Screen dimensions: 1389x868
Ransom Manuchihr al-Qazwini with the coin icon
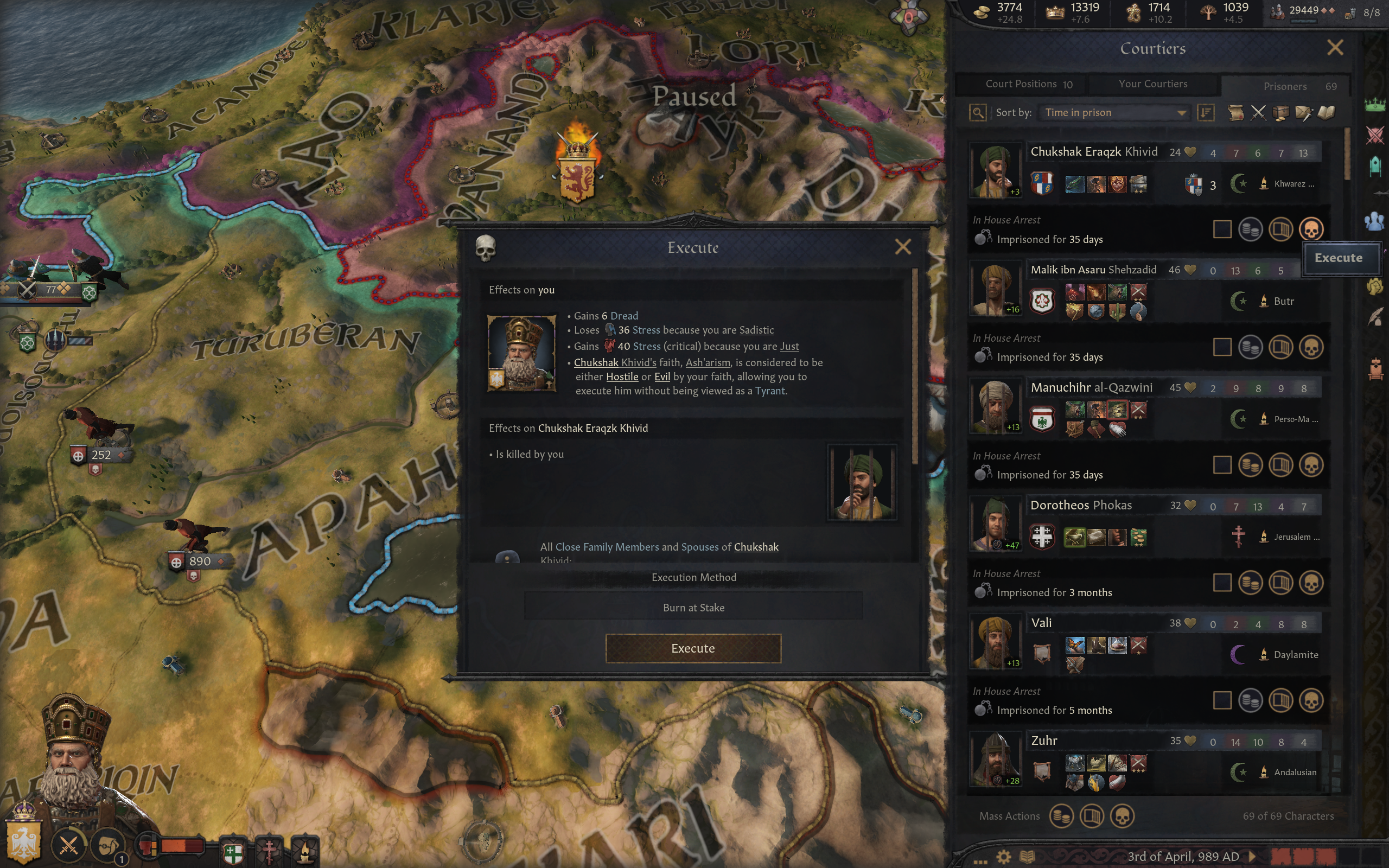(1250, 465)
